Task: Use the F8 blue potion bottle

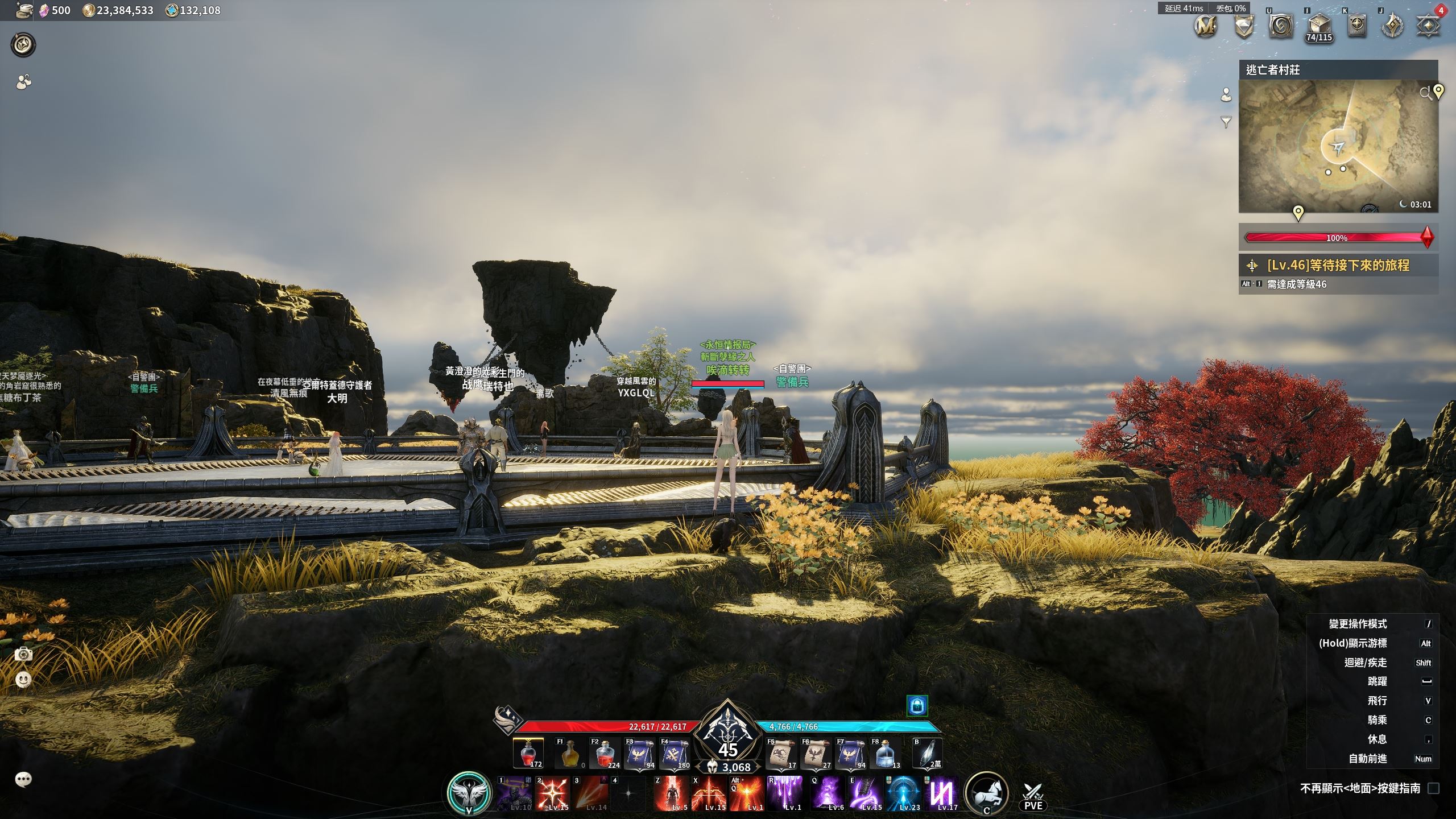Action: coord(886,754)
